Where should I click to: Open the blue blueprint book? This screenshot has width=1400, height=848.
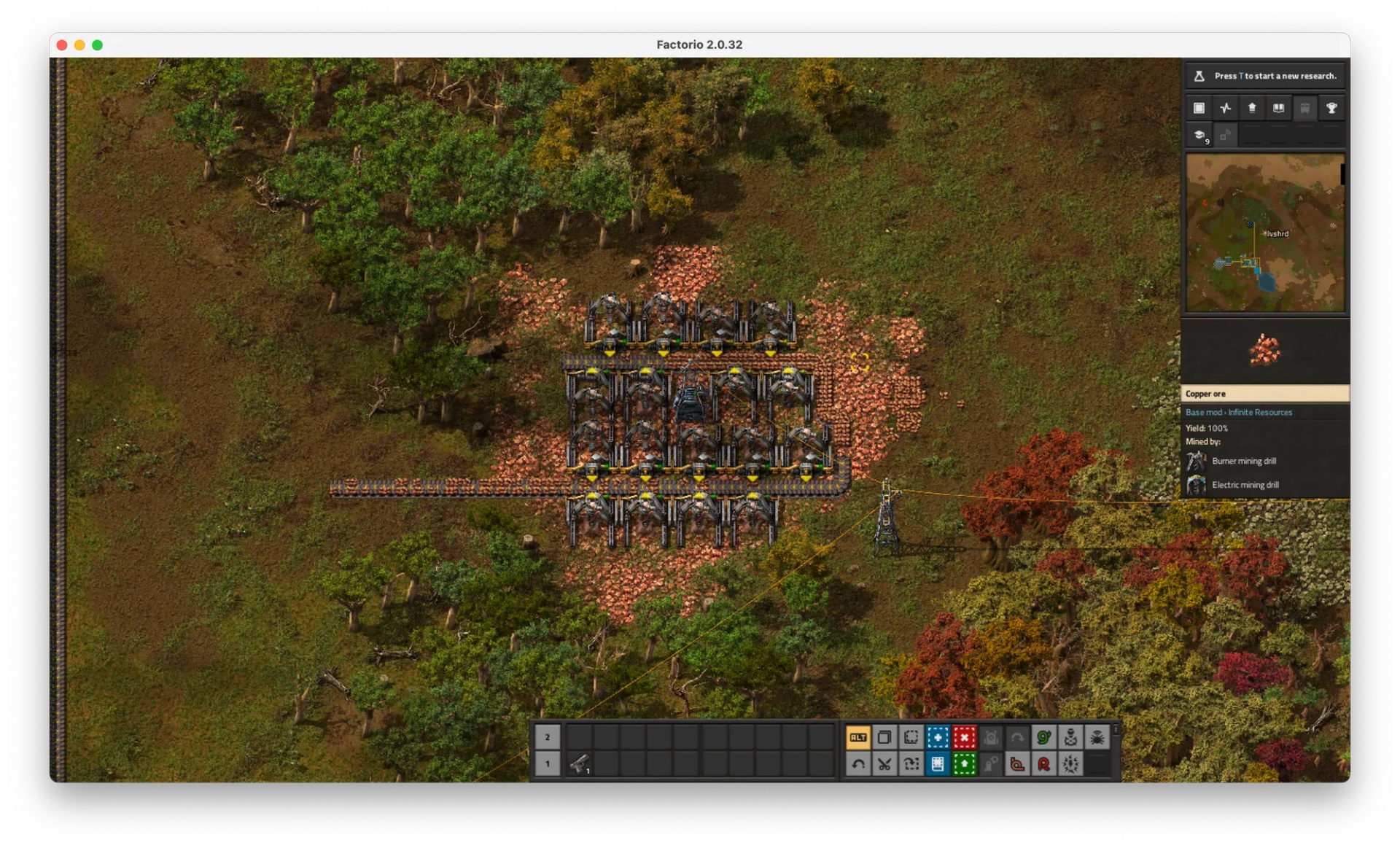[938, 763]
